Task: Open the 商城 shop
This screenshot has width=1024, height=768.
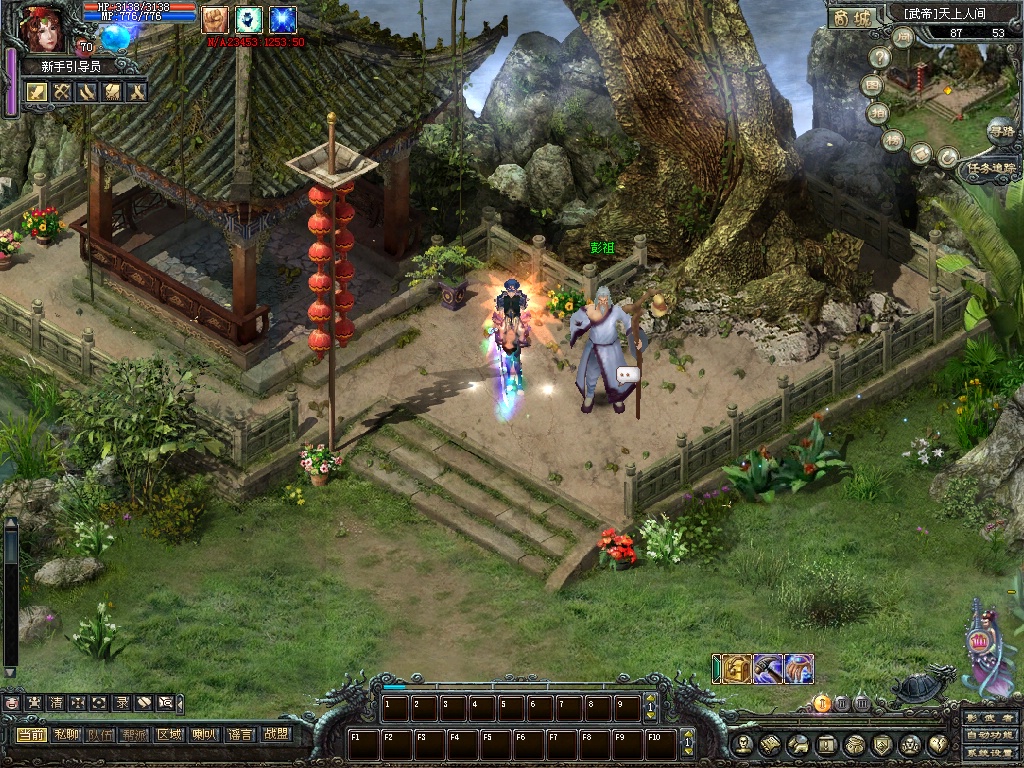Action: [x=851, y=17]
